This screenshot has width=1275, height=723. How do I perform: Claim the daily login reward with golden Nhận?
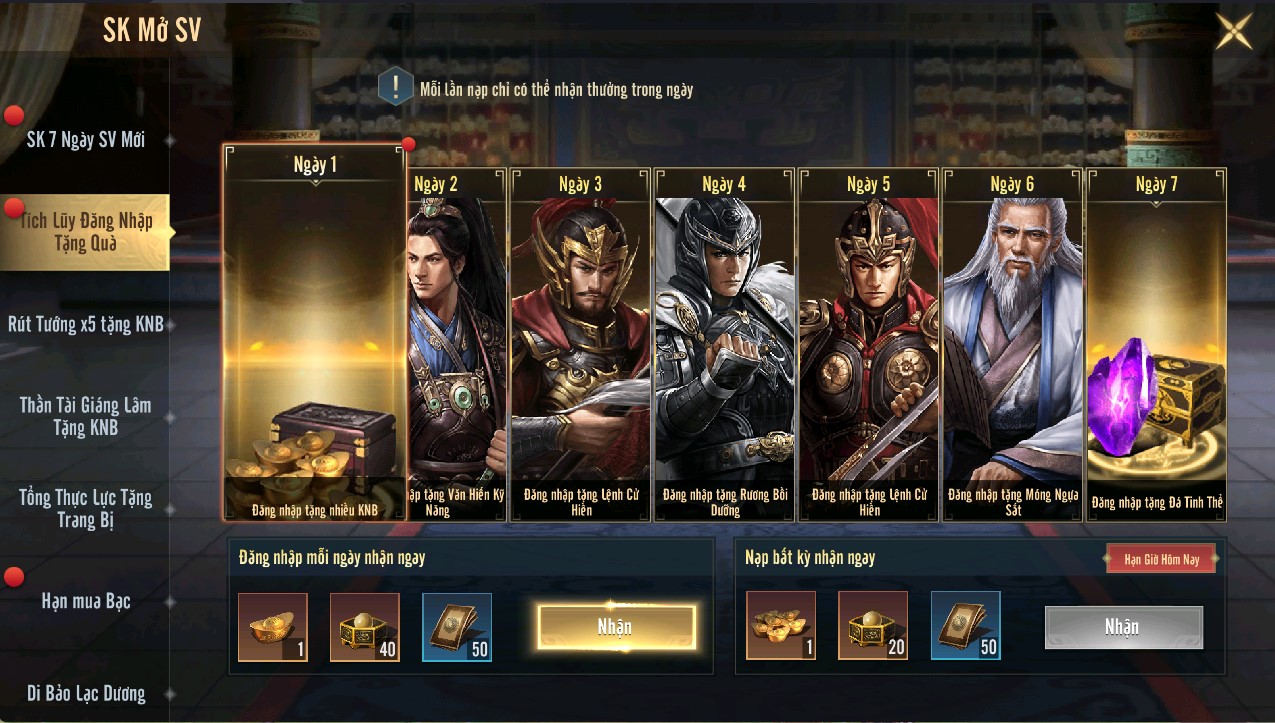(x=616, y=627)
